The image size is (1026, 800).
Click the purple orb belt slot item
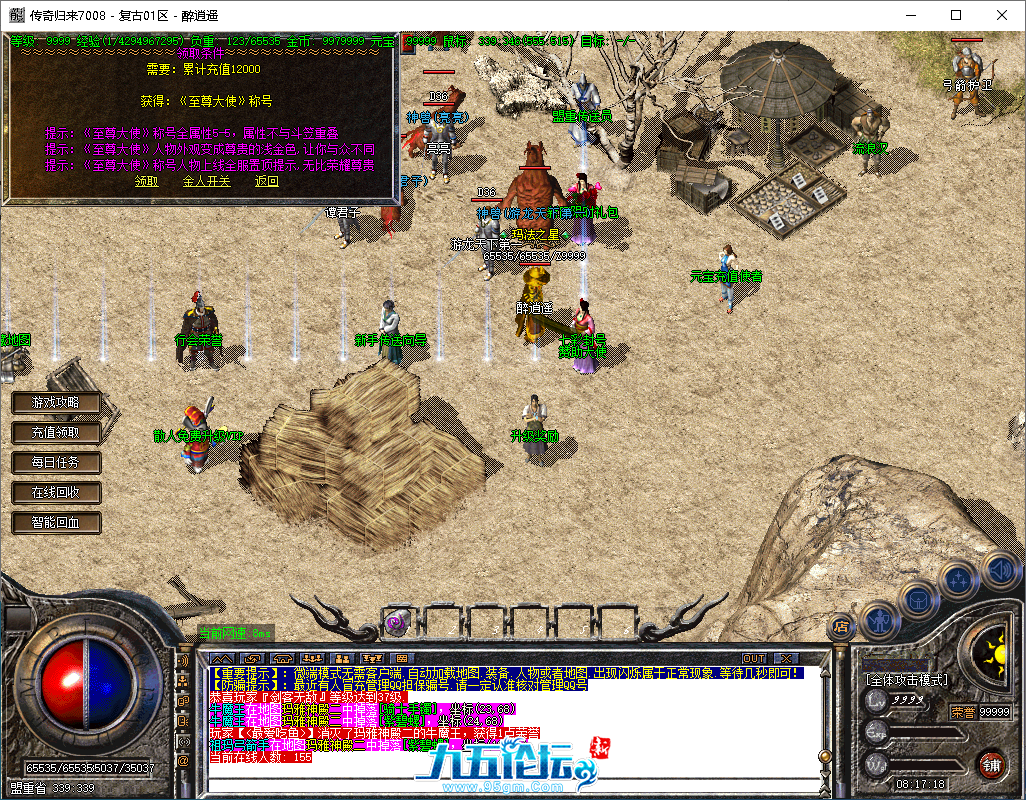click(395, 621)
